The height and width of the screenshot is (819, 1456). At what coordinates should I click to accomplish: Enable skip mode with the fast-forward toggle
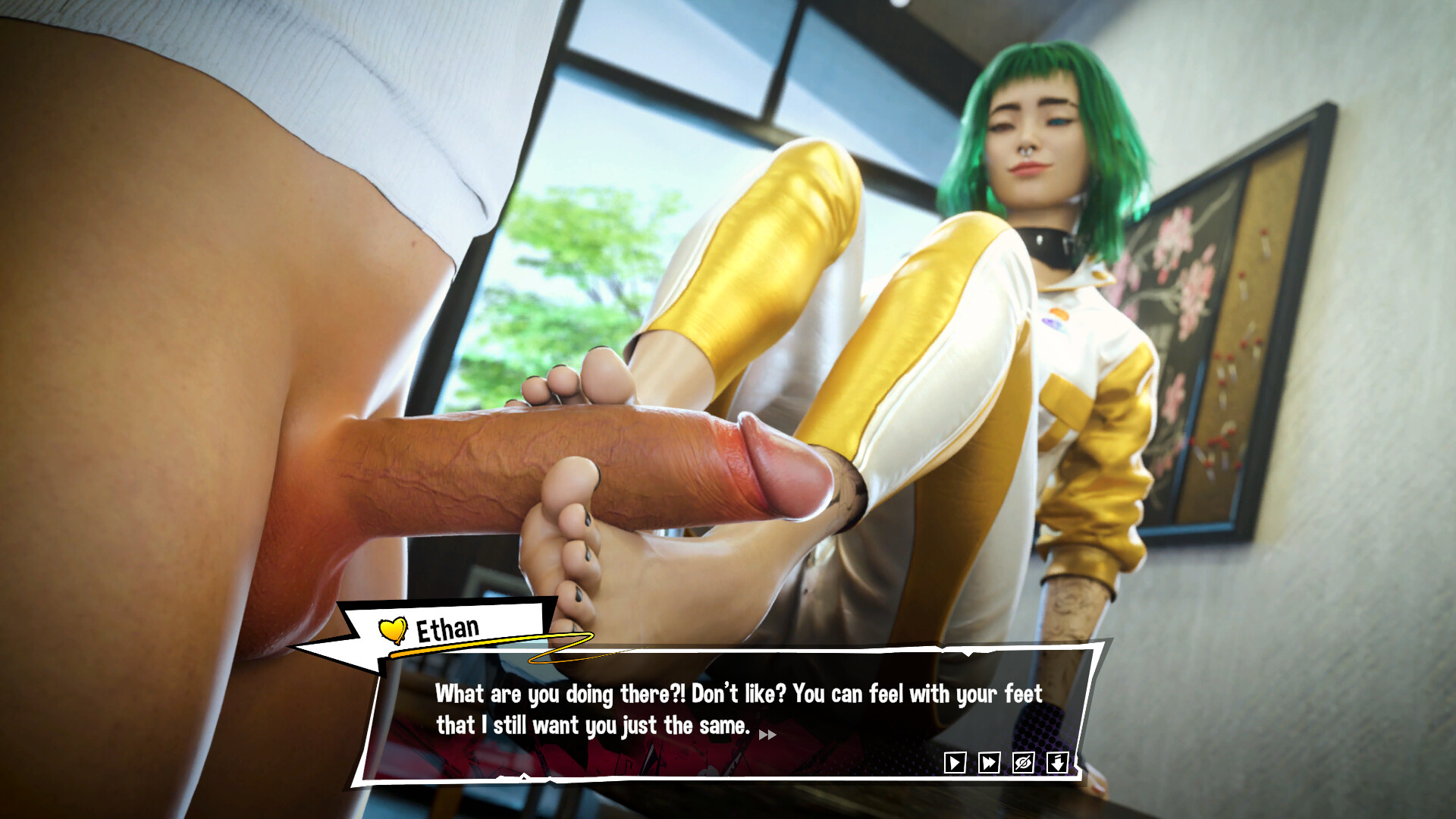(988, 762)
